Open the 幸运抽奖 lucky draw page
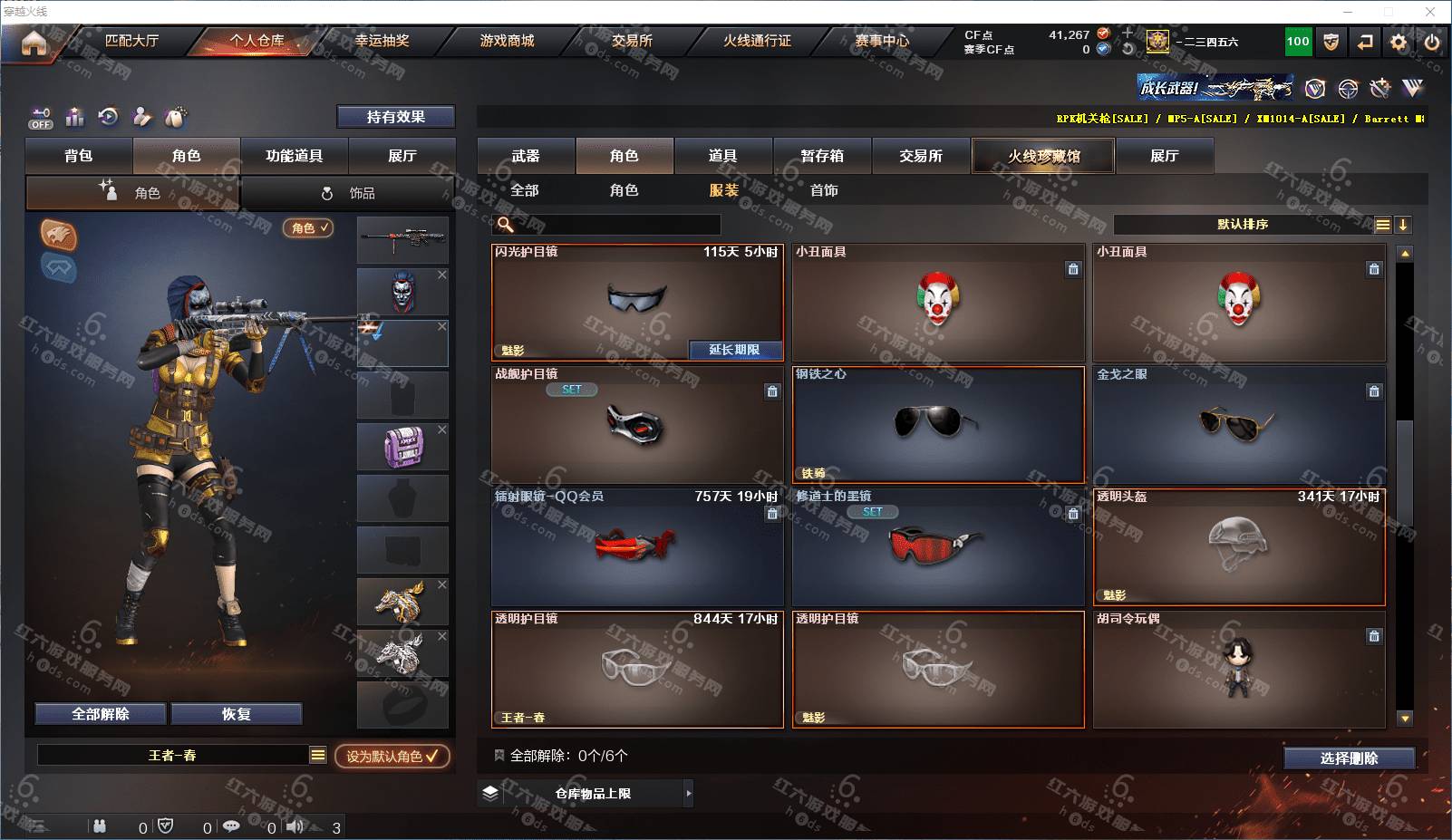This screenshot has width=1452, height=840. click(x=382, y=41)
